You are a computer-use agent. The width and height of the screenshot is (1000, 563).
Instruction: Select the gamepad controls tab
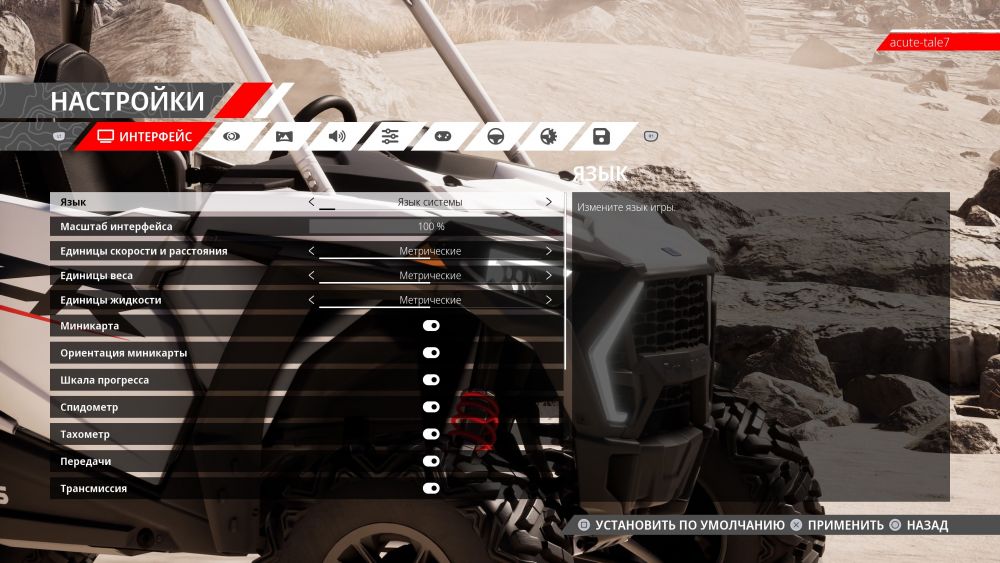[x=442, y=136]
